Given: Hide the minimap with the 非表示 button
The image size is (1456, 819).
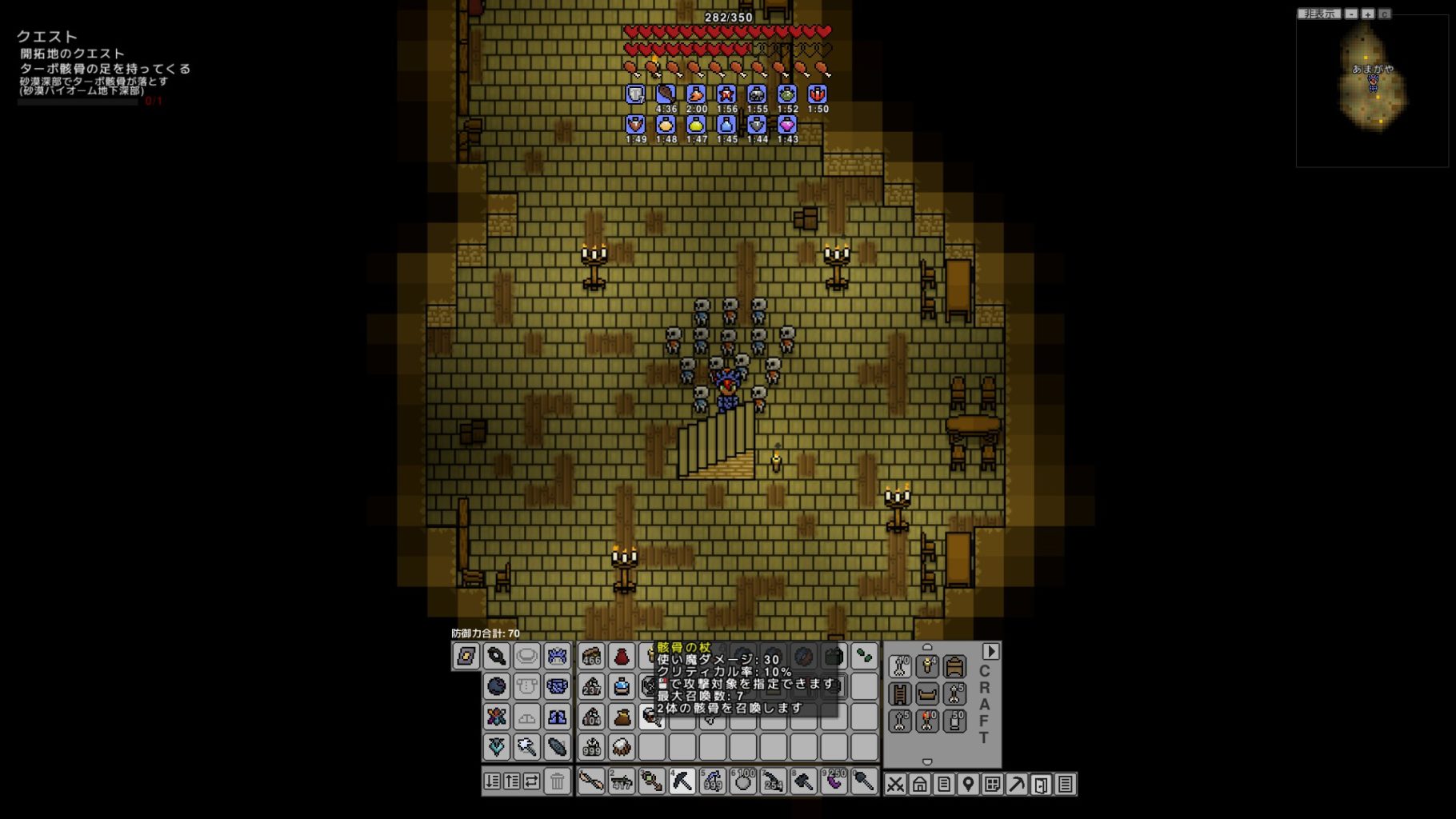Looking at the screenshot, I should [1318, 14].
